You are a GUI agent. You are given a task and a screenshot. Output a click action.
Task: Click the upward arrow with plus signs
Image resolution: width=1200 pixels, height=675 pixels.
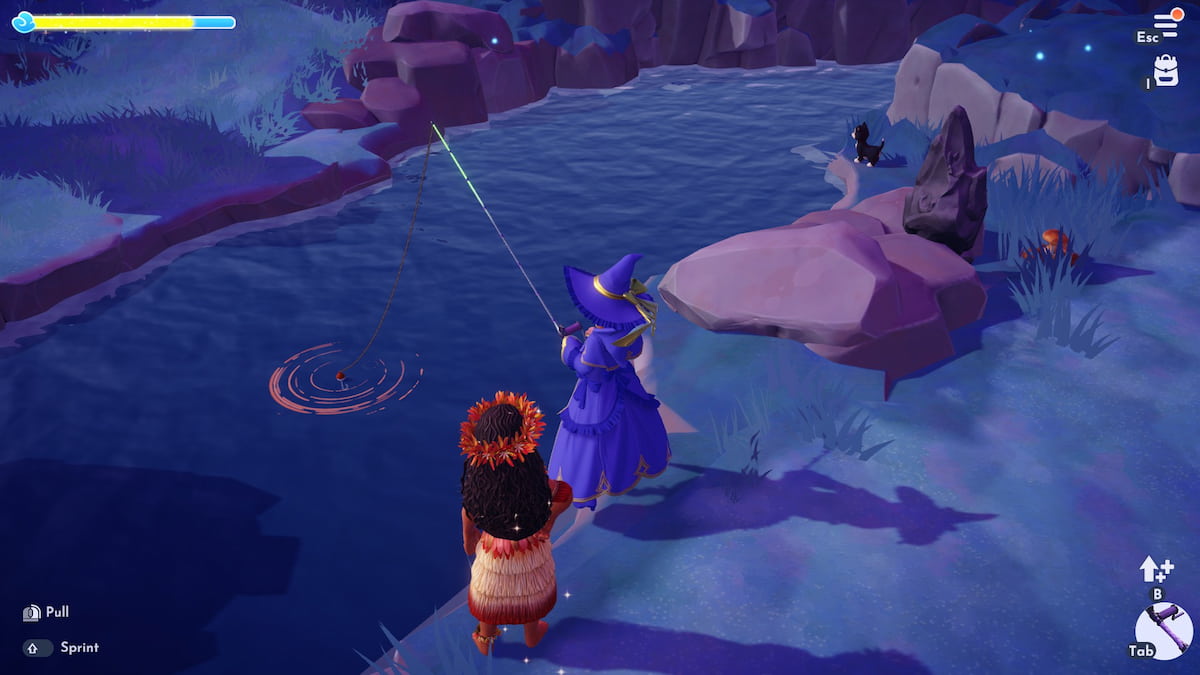point(1156,570)
